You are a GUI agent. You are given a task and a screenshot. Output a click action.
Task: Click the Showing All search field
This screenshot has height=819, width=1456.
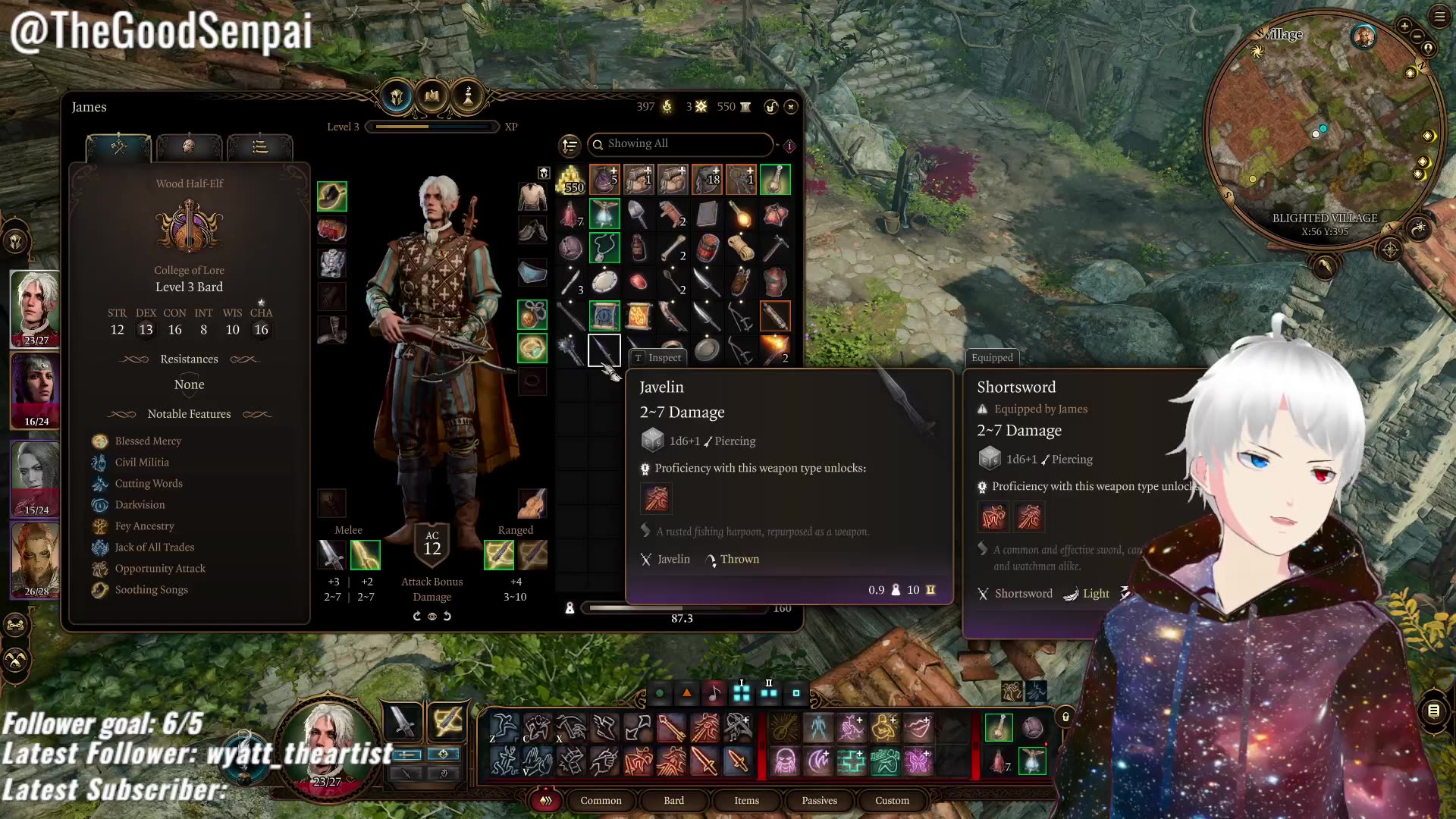pos(680,143)
